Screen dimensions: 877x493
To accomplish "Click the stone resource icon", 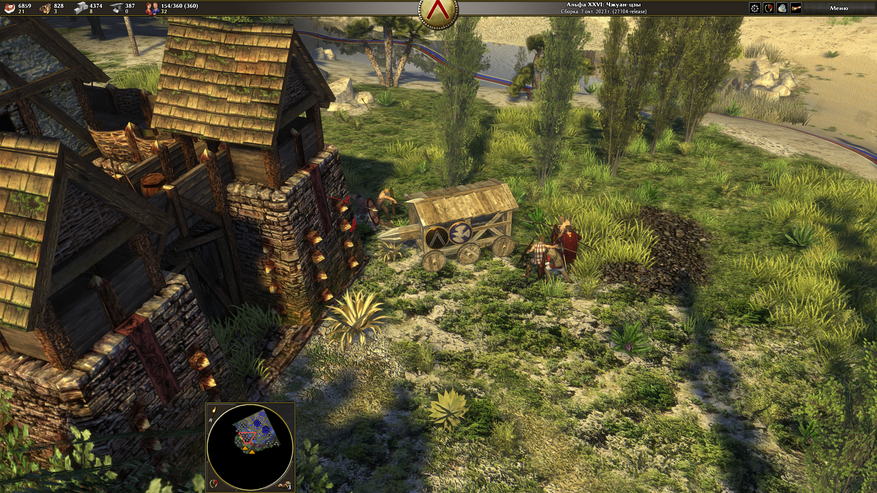I will 81,8.
